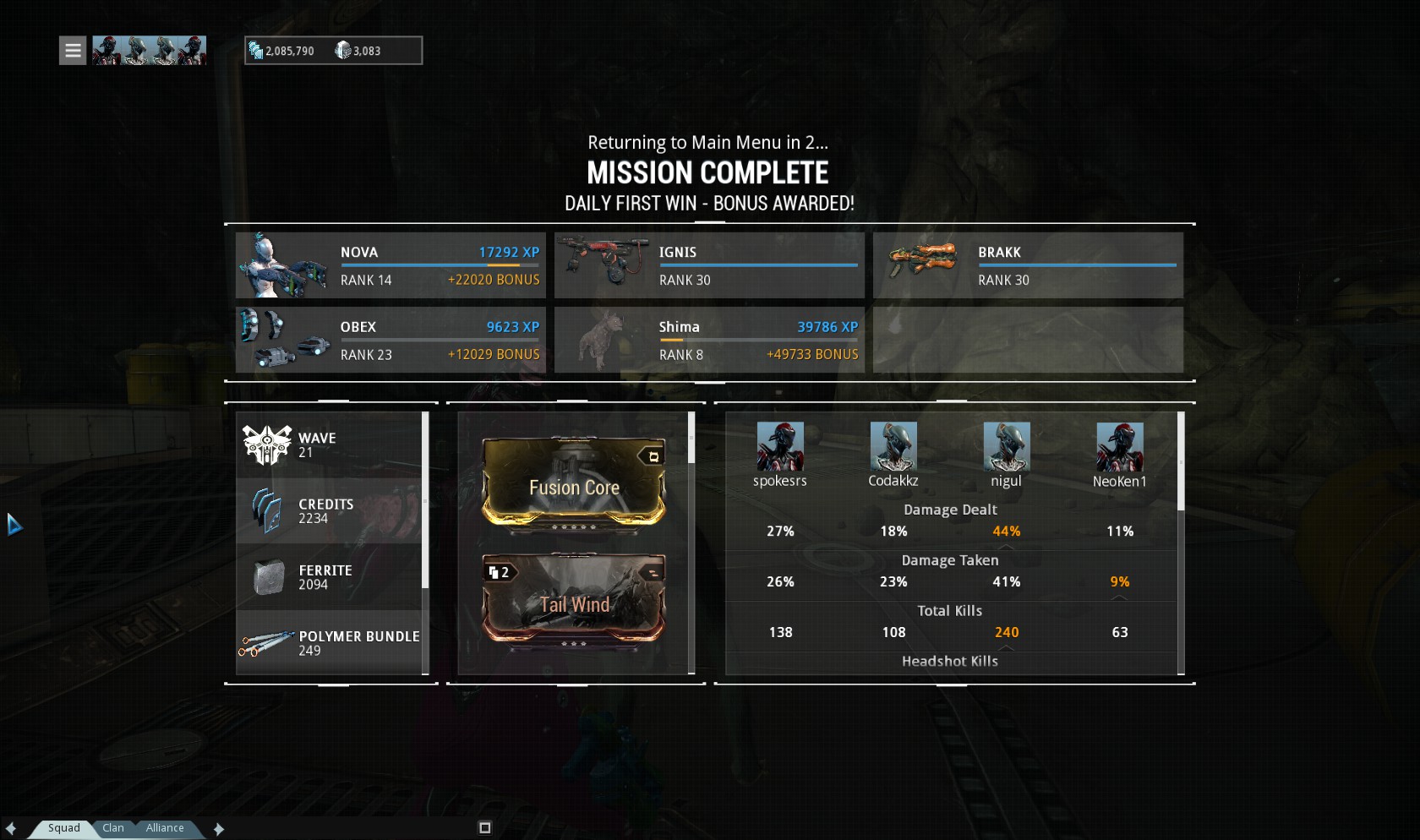This screenshot has height=840, width=1420.
Task: Switch to the Squad chat tab
Action: pos(64,828)
